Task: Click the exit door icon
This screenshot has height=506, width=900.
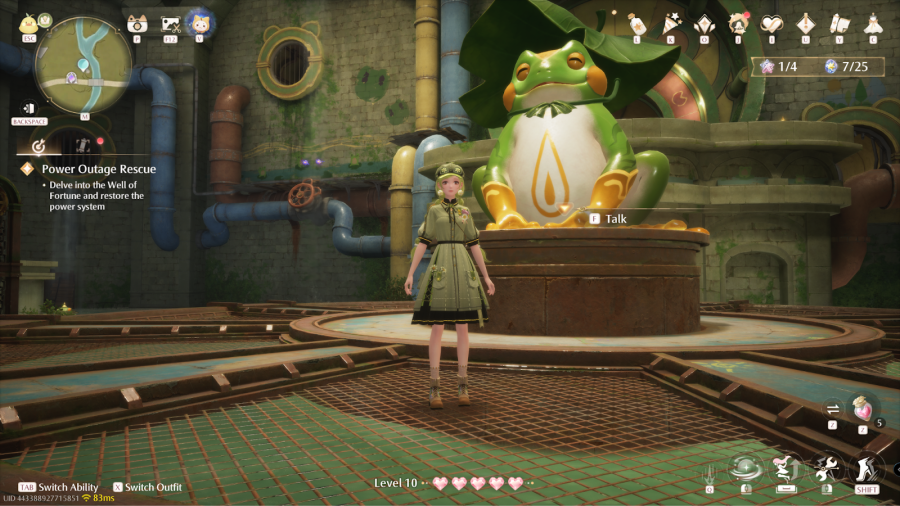Action: click(30, 108)
